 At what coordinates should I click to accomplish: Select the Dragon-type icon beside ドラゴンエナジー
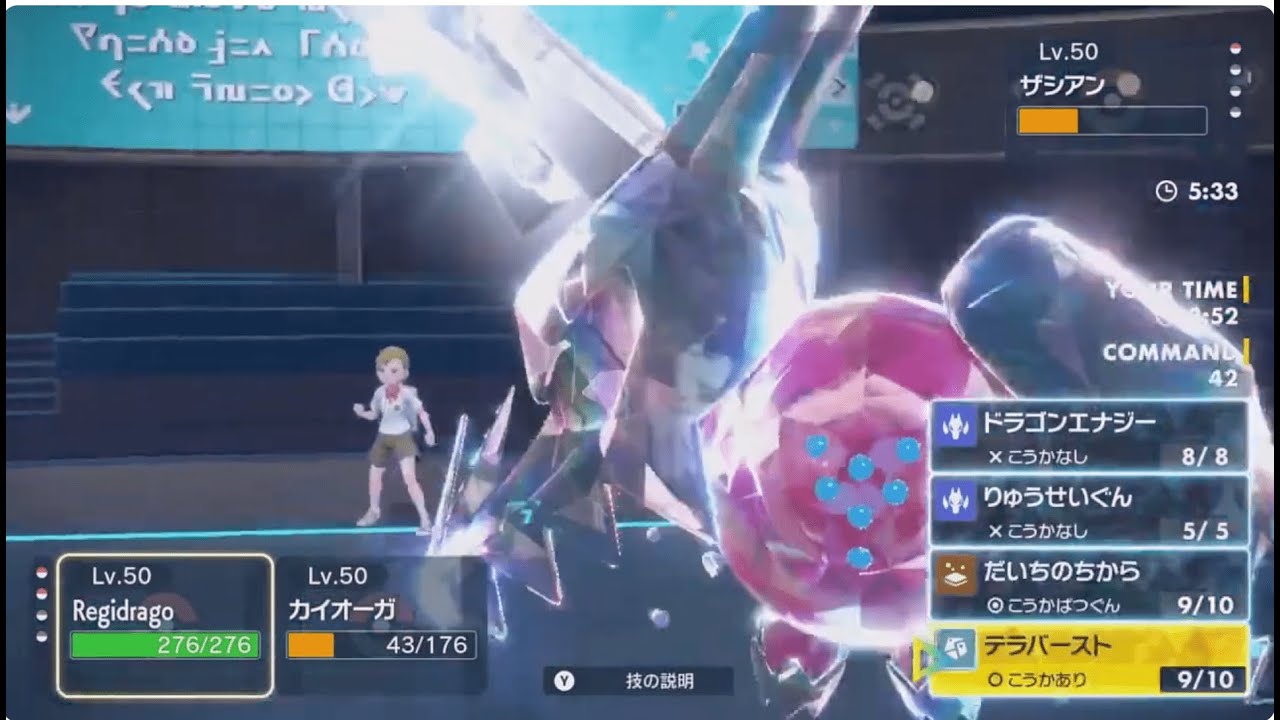click(x=955, y=425)
